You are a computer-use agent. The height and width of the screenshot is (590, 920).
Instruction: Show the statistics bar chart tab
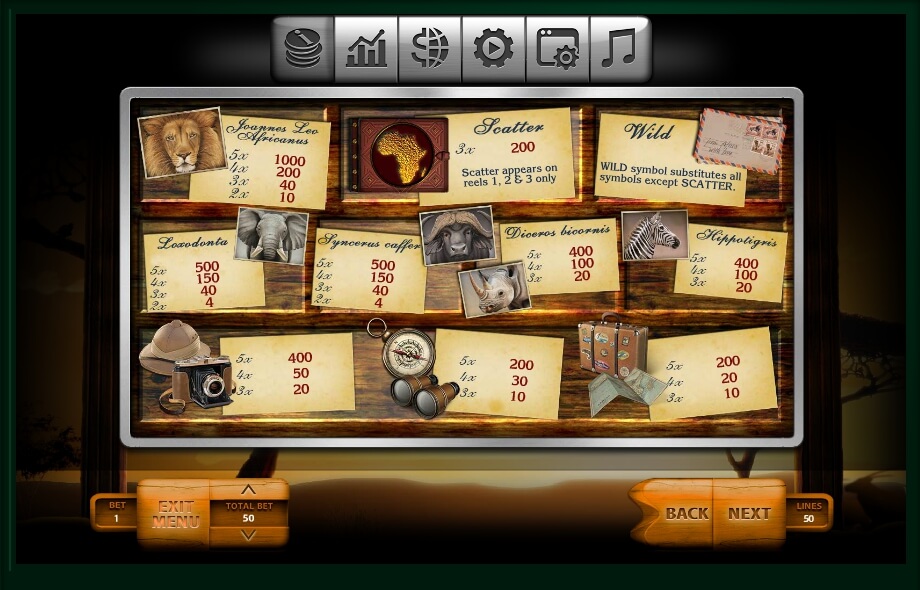click(x=366, y=49)
